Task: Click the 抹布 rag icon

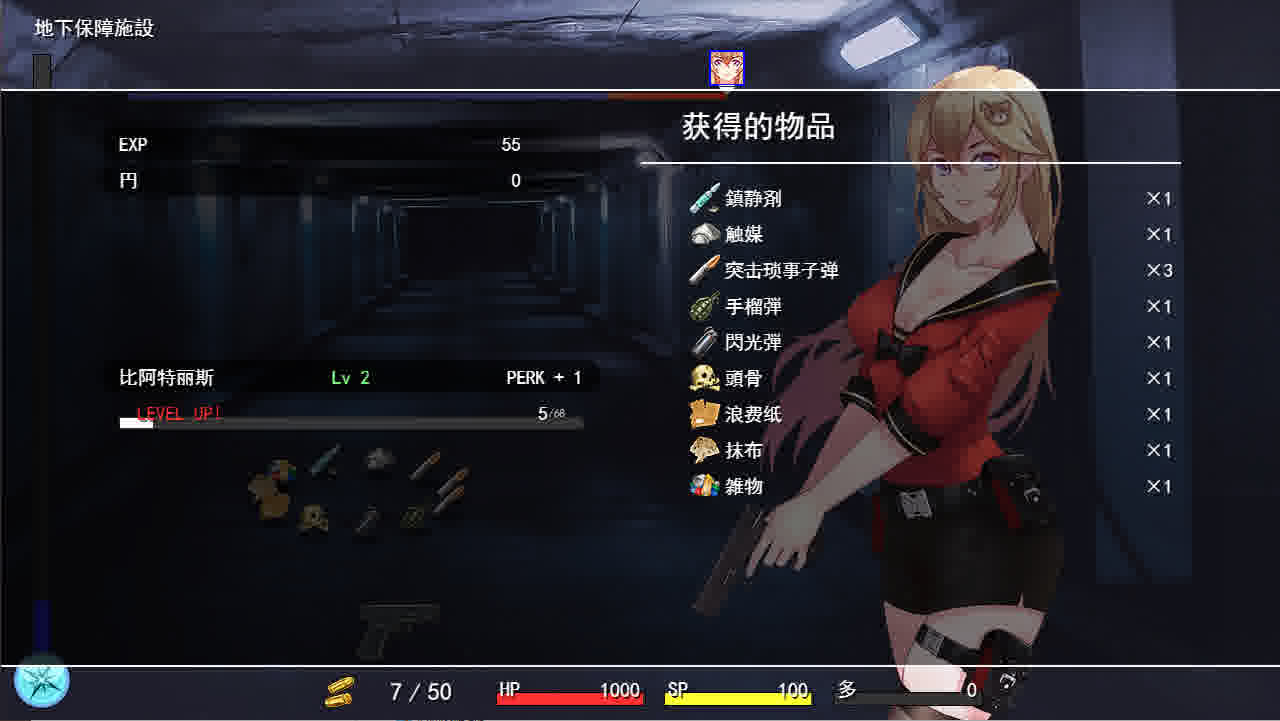Action: pos(705,450)
